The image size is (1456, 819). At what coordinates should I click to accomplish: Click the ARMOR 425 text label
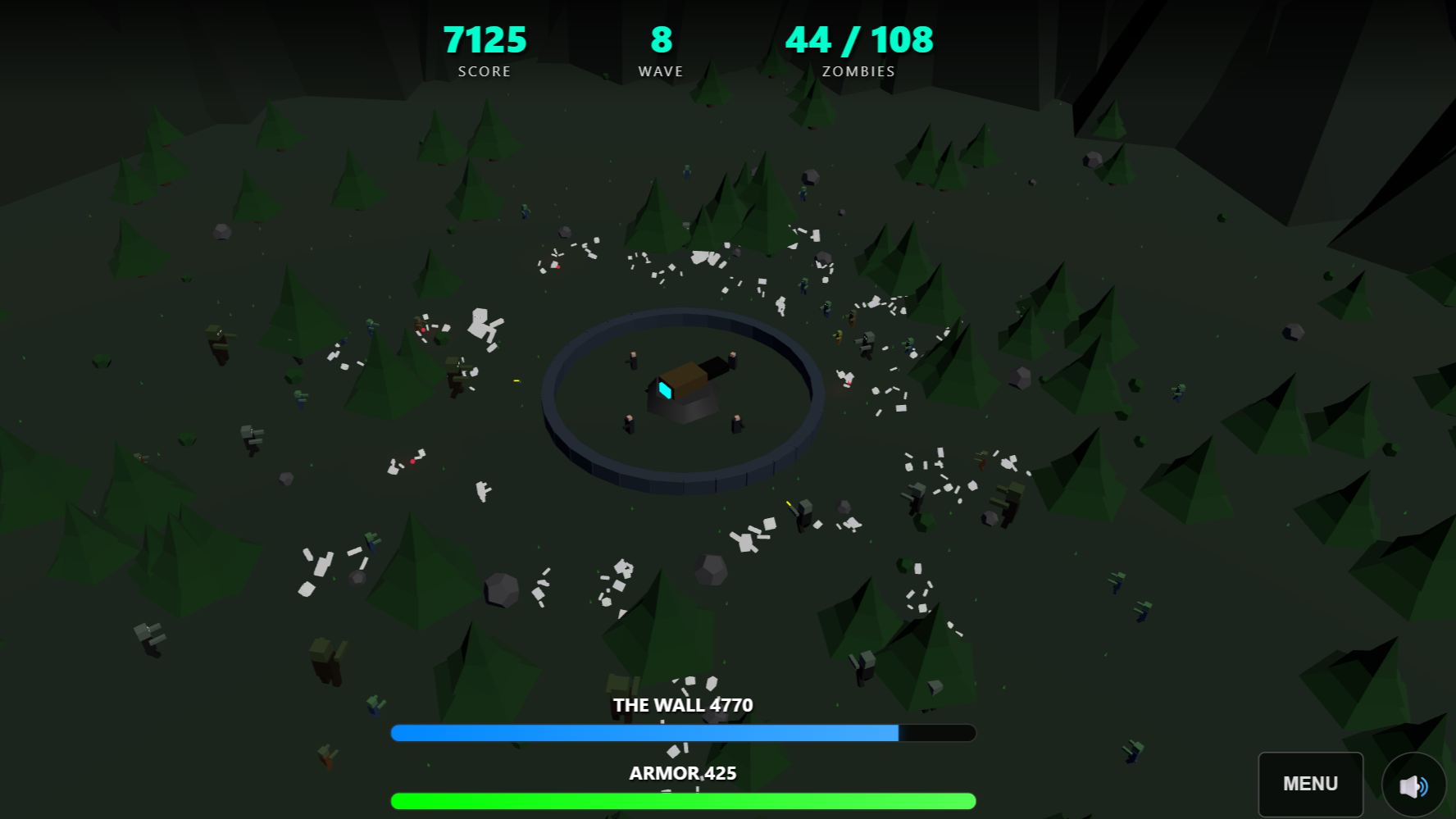click(682, 771)
